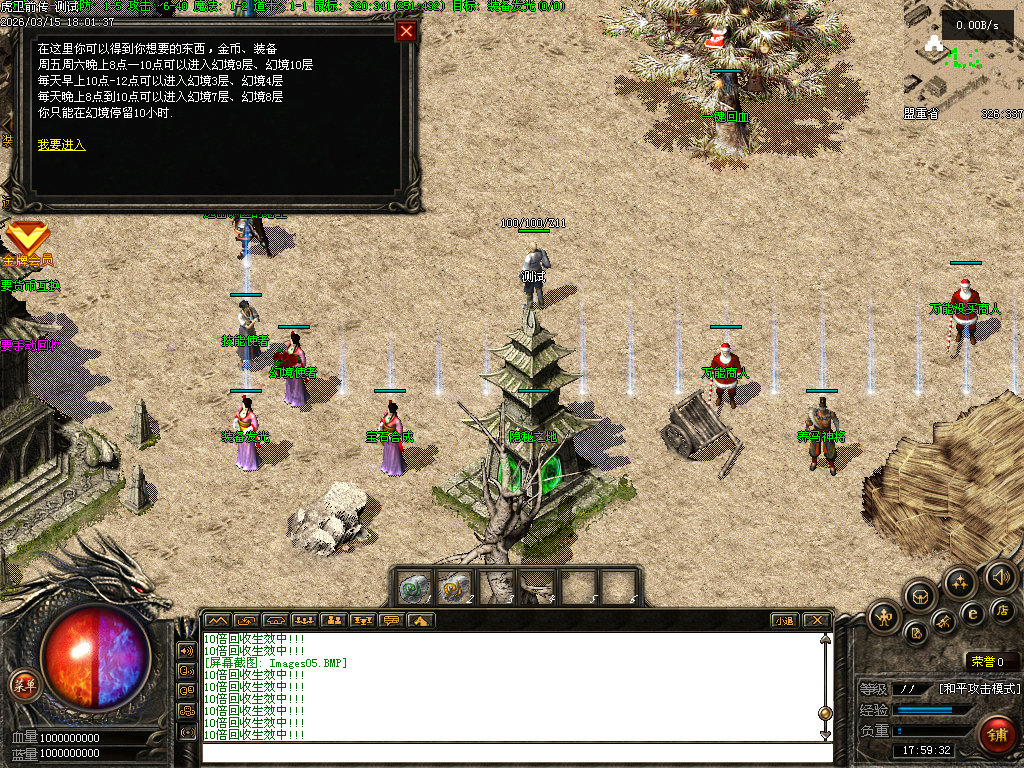
Task: Open the round 菜单 menu button
Action: tap(24, 686)
